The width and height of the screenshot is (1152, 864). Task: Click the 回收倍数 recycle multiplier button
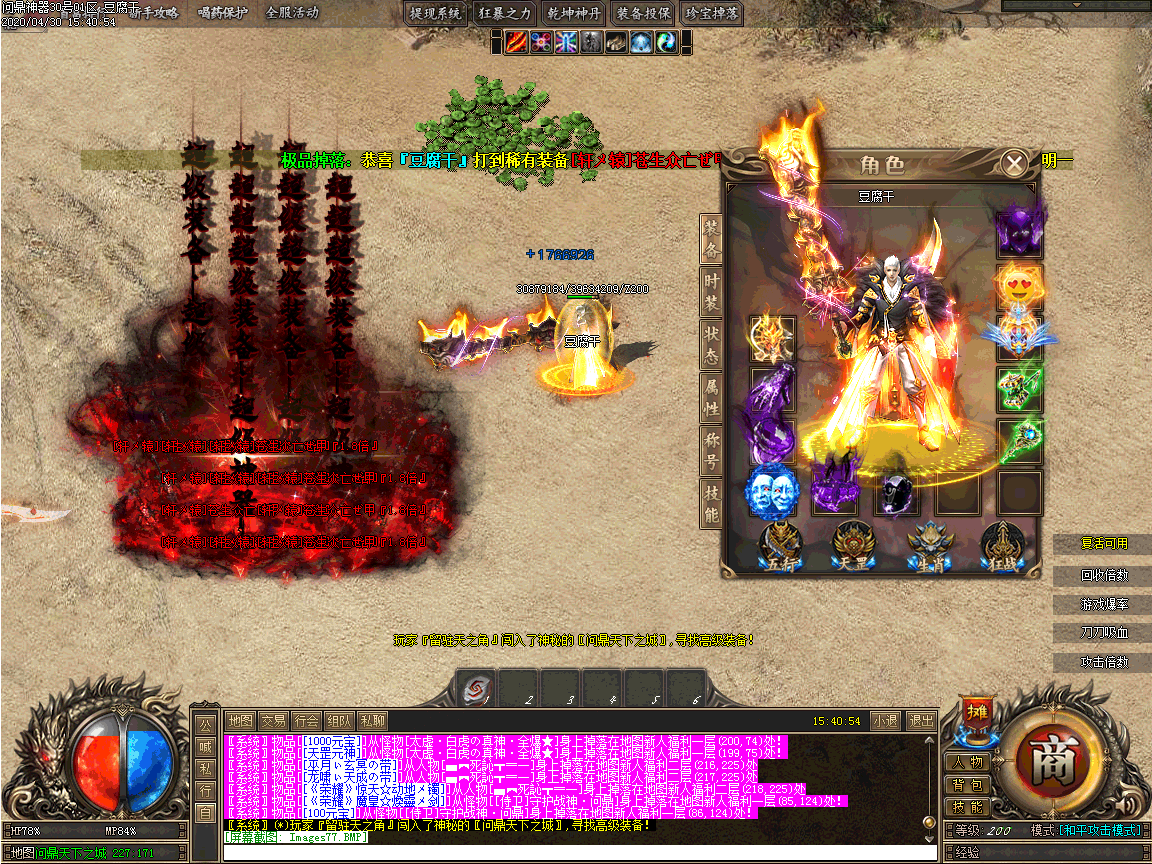[1104, 576]
